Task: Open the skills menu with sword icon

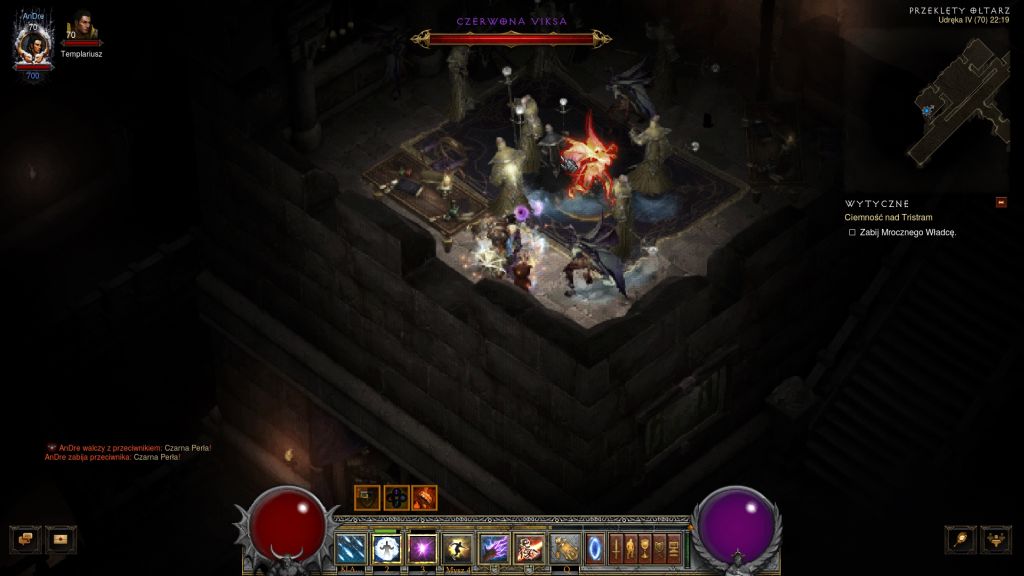Action: point(616,548)
